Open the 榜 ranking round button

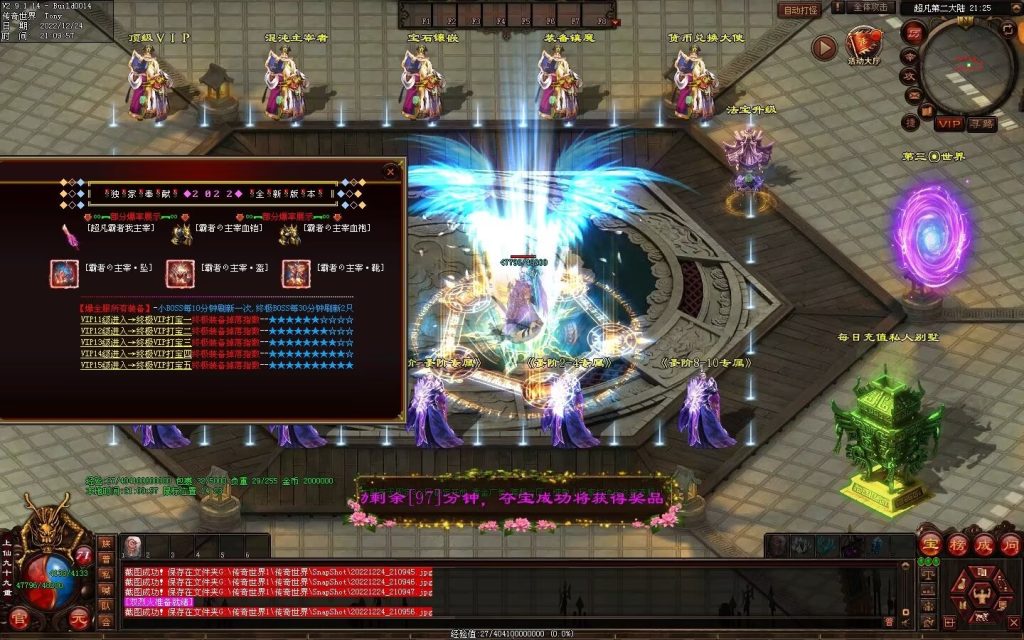(957, 544)
